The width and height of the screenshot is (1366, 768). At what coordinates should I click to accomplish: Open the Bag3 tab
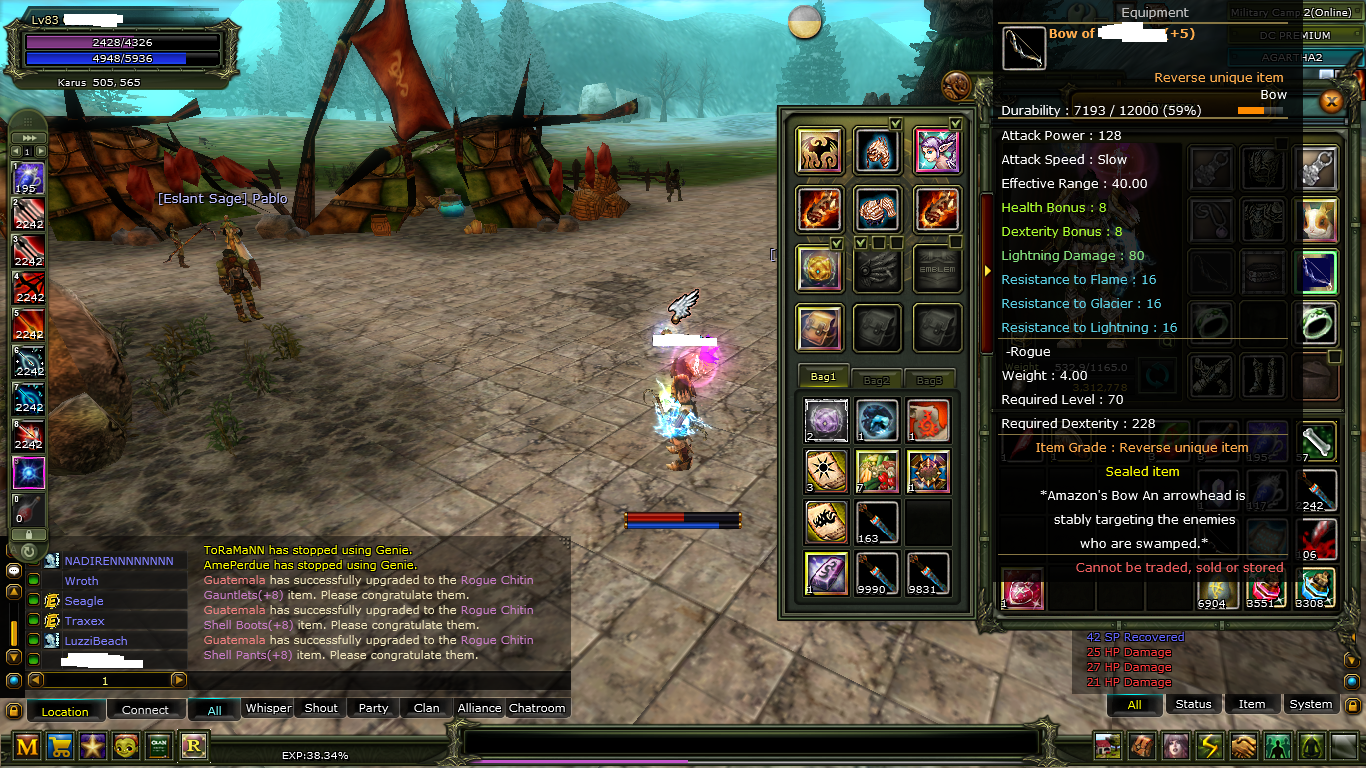point(929,379)
